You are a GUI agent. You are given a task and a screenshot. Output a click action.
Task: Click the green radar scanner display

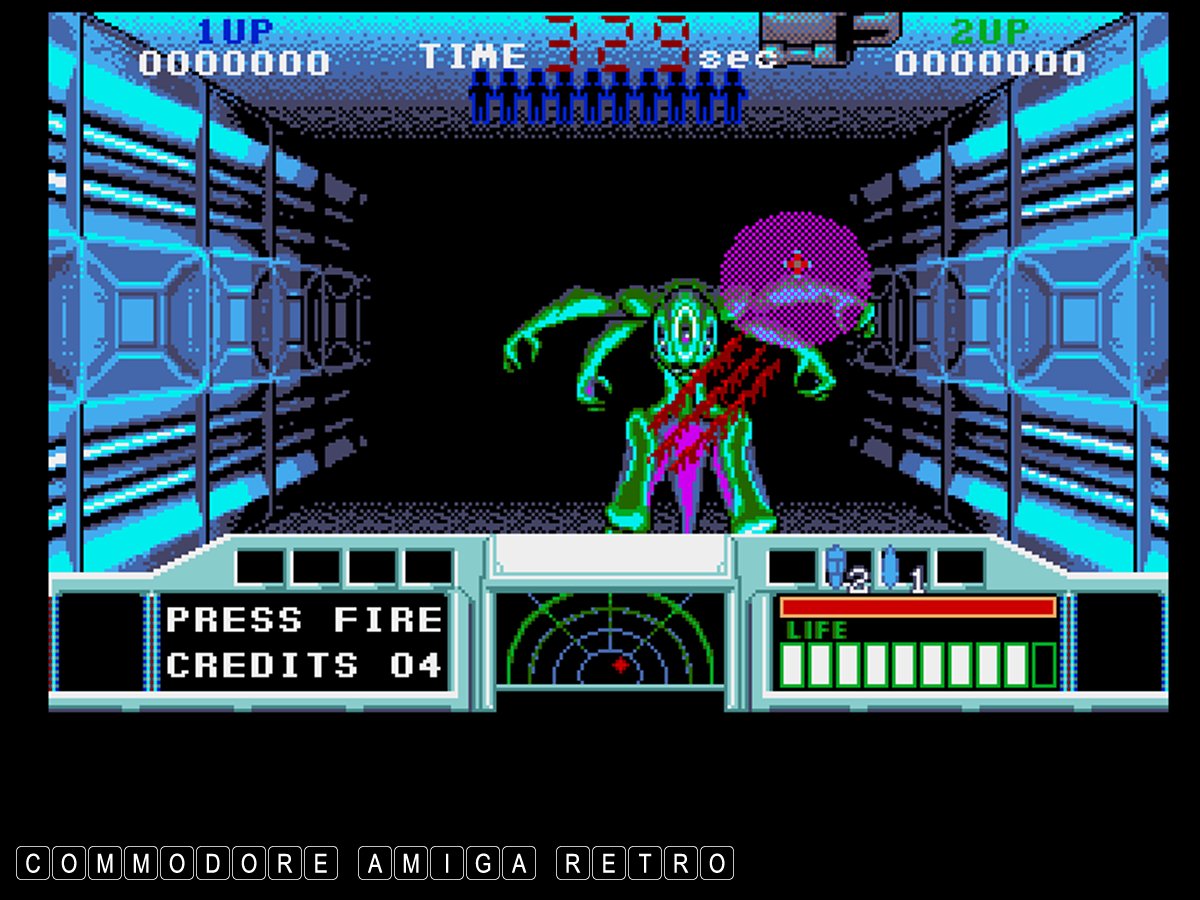(x=610, y=641)
